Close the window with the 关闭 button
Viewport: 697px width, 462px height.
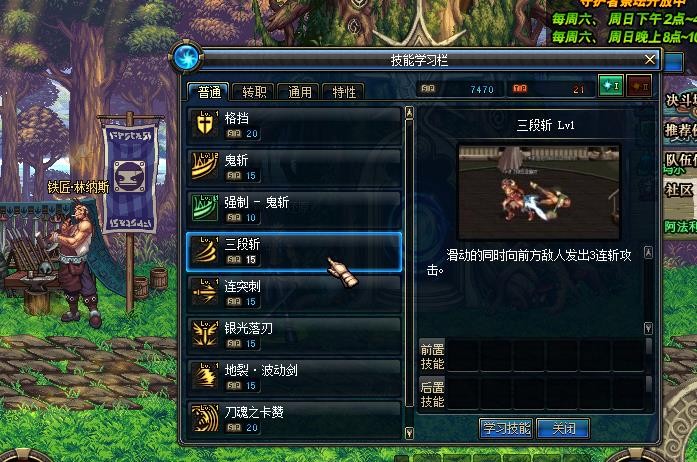[x=563, y=428]
